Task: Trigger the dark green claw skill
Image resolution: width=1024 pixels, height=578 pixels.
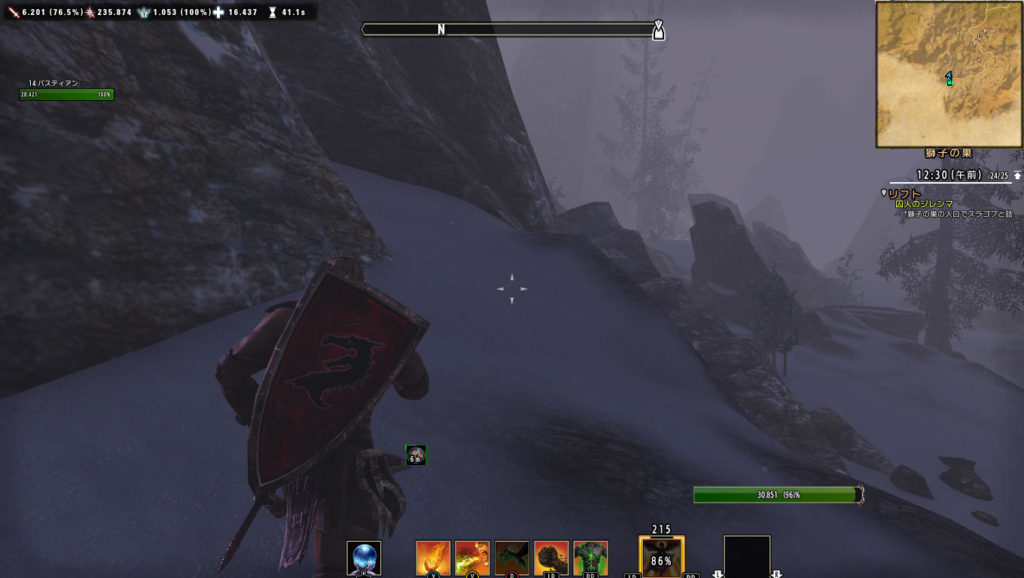Action: (512, 557)
